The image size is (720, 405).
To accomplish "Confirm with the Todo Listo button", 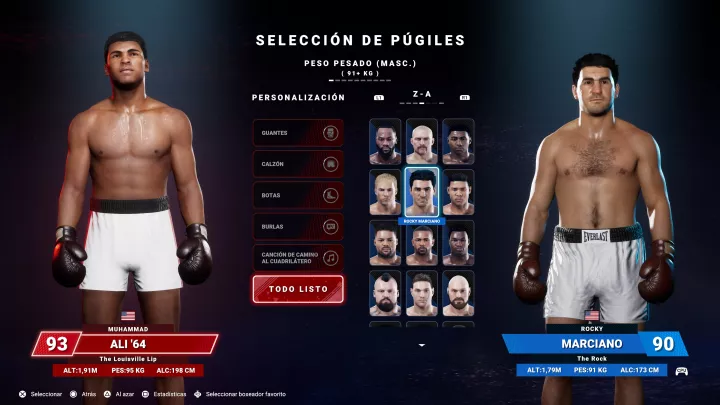I will 298,289.
